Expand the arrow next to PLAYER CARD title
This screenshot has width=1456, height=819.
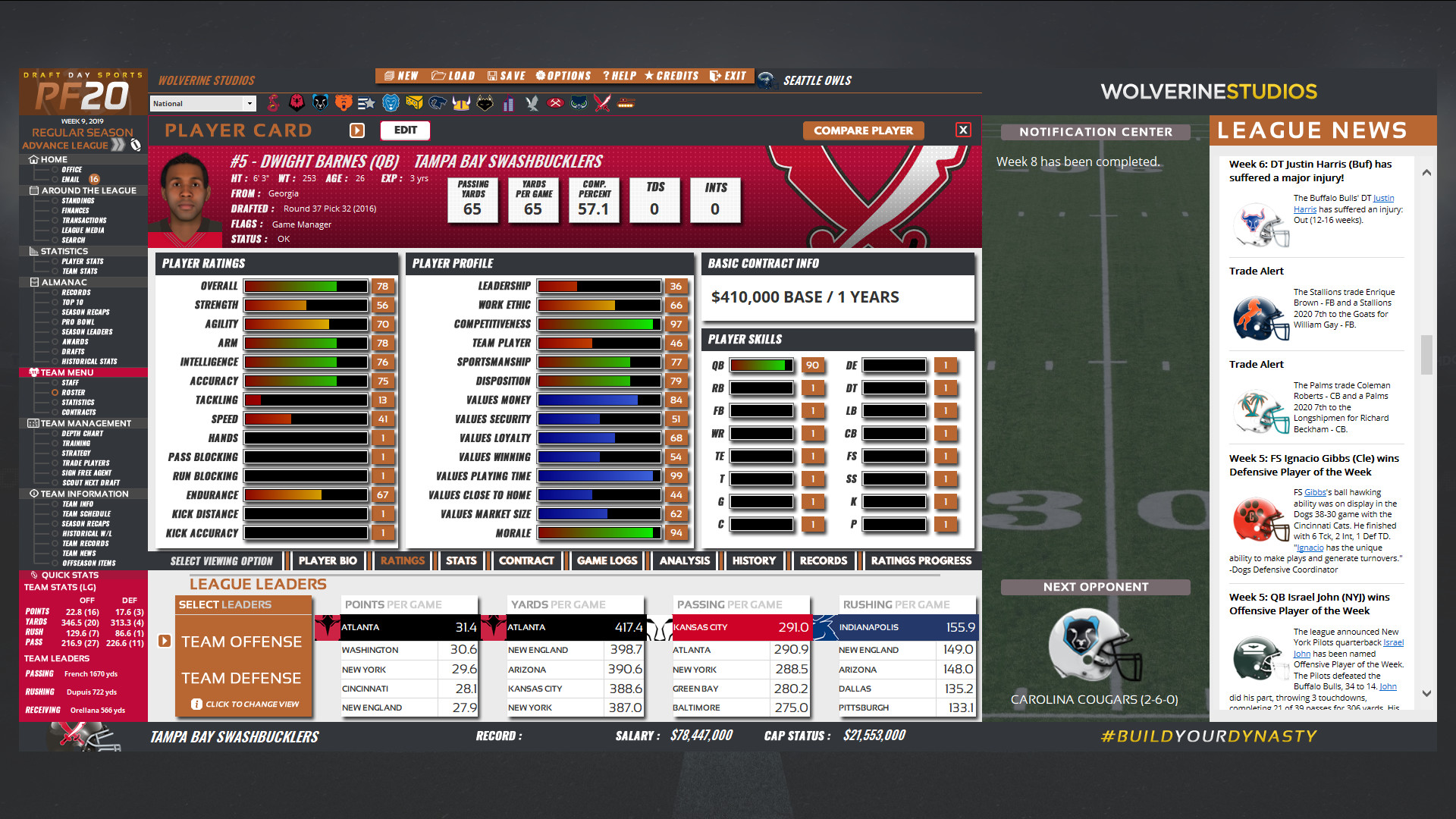(x=356, y=130)
